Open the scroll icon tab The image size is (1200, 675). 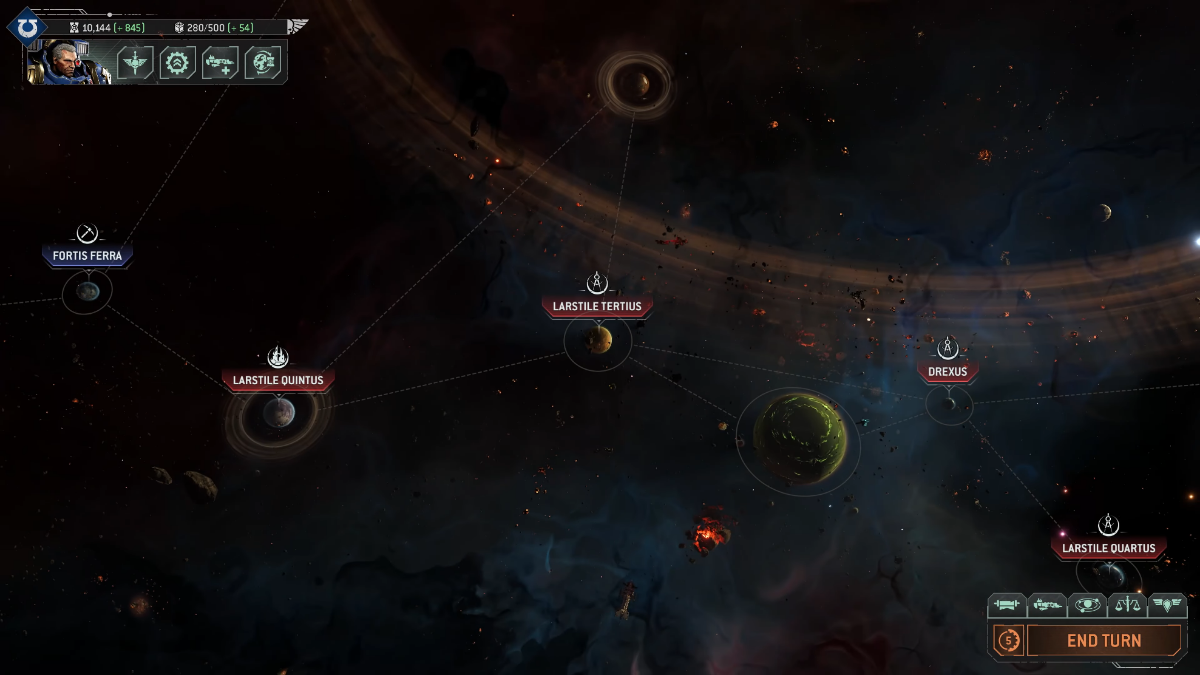[1007, 605]
